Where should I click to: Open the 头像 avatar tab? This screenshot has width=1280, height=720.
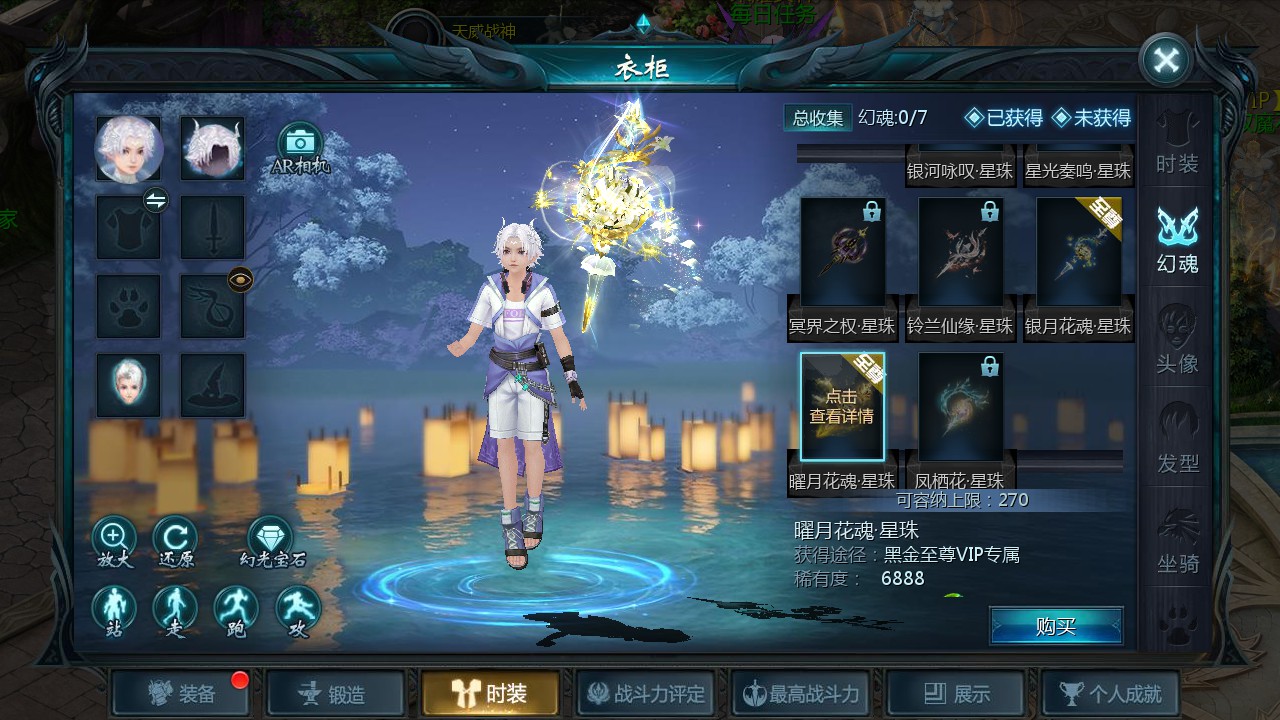[x=1177, y=341]
